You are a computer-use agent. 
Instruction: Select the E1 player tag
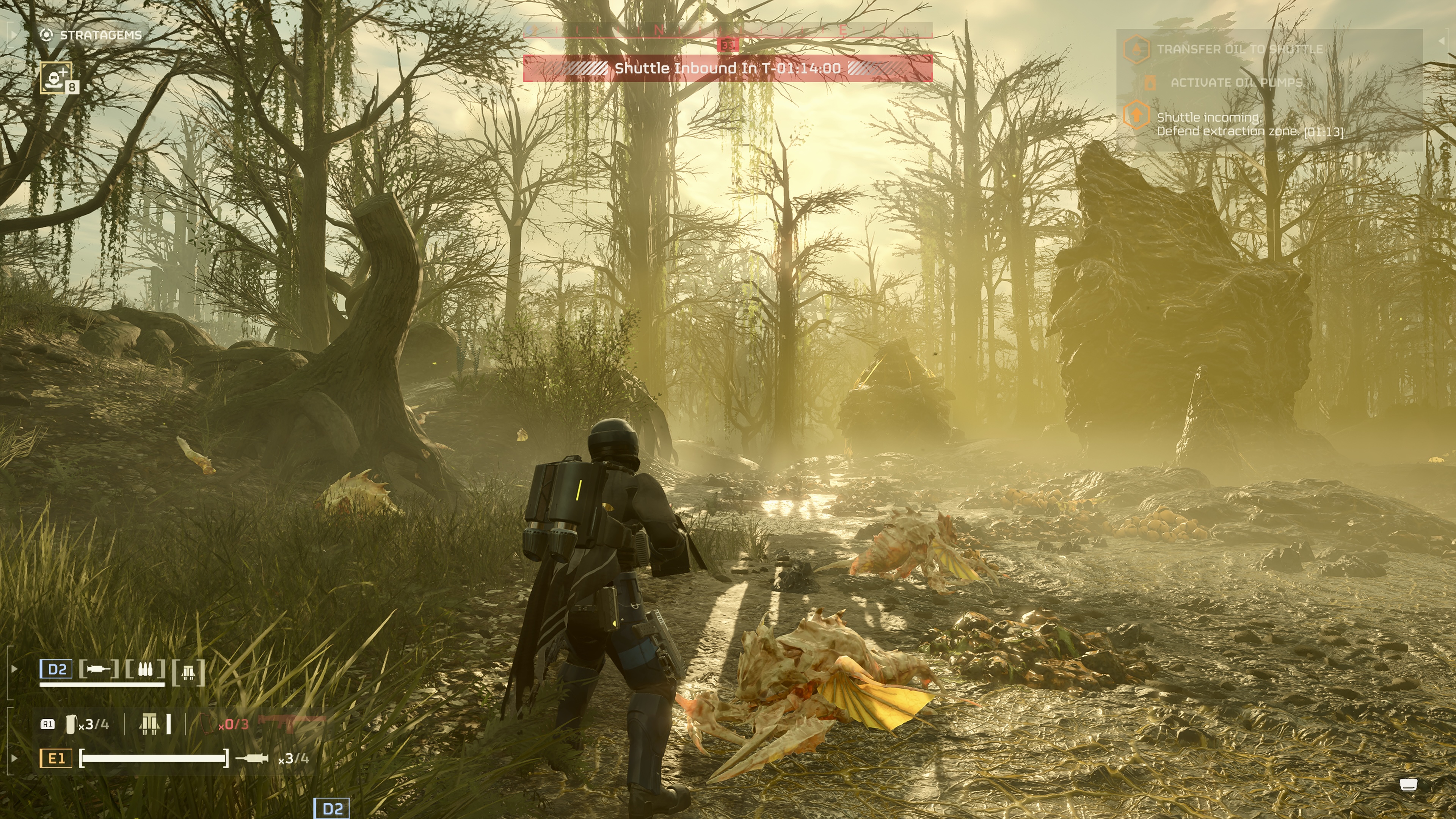pos(56,758)
